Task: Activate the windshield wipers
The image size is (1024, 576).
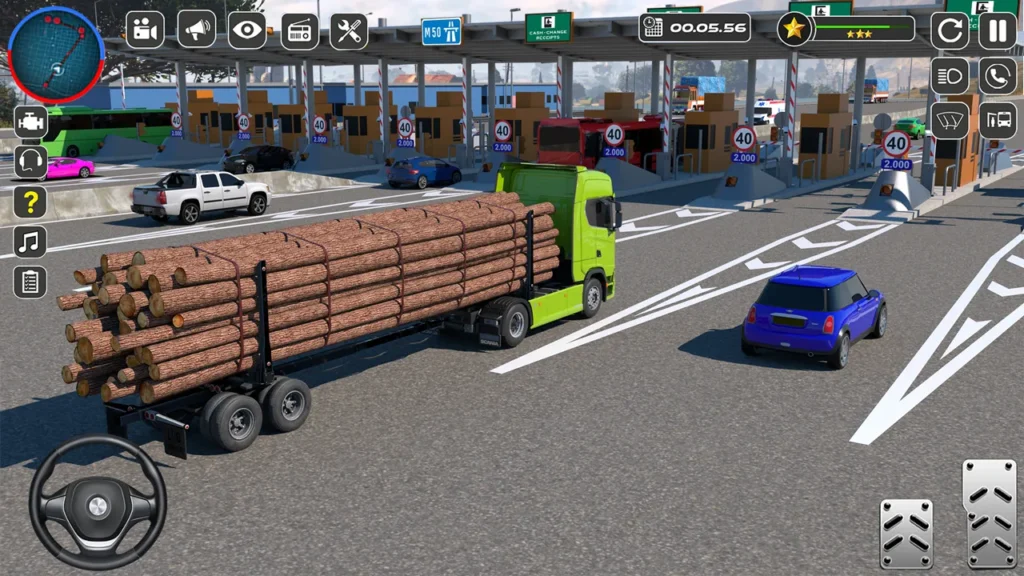Action: coord(949,121)
